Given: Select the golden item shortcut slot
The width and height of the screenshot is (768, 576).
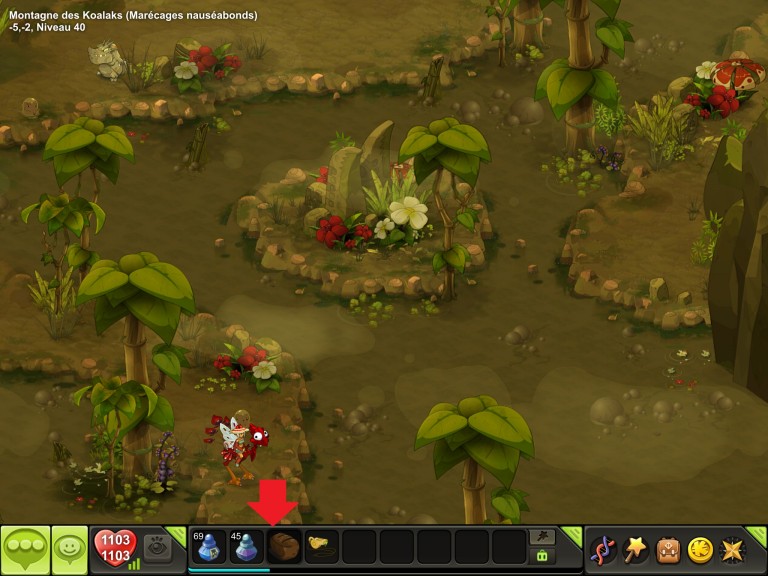Looking at the screenshot, I should (x=320, y=547).
